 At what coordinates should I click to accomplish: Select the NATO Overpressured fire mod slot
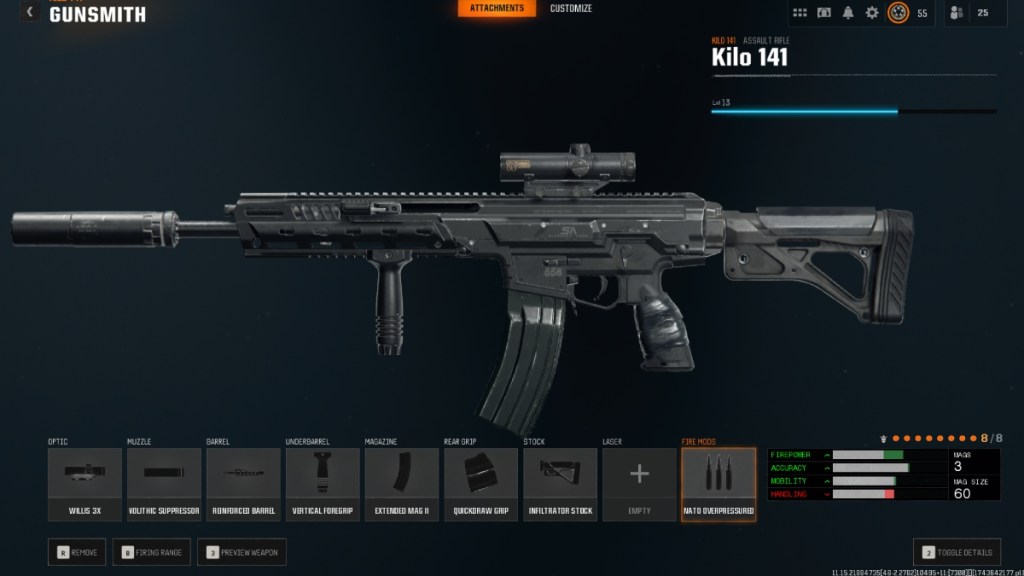click(x=718, y=484)
